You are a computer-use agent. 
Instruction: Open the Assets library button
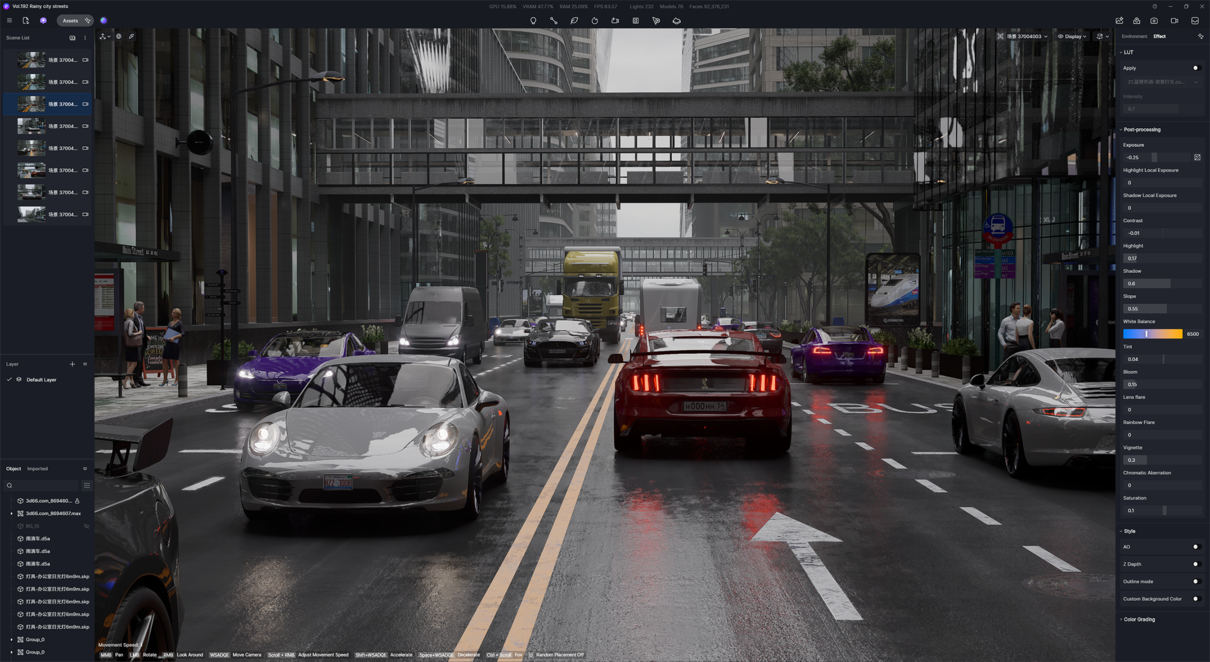[x=70, y=20]
